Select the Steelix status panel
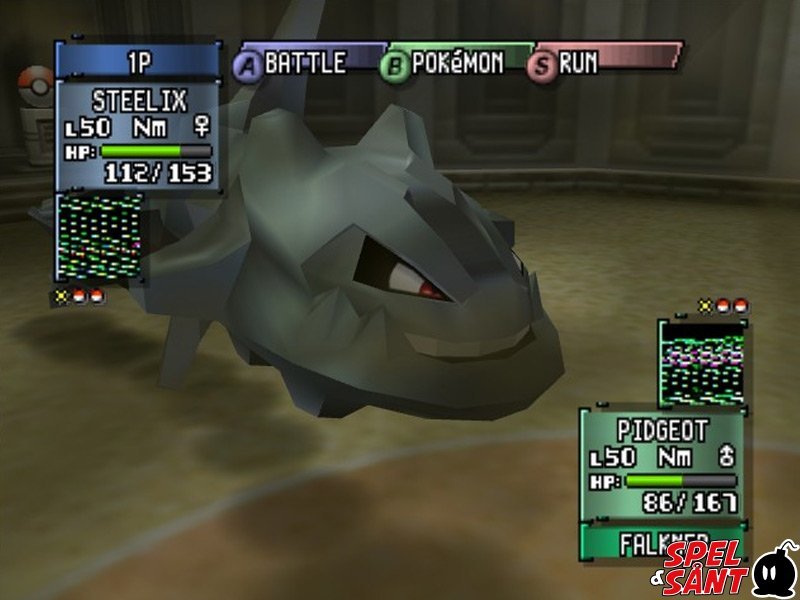Image resolution: width=800 pixels, height=600 pixels. click(138, 135)
